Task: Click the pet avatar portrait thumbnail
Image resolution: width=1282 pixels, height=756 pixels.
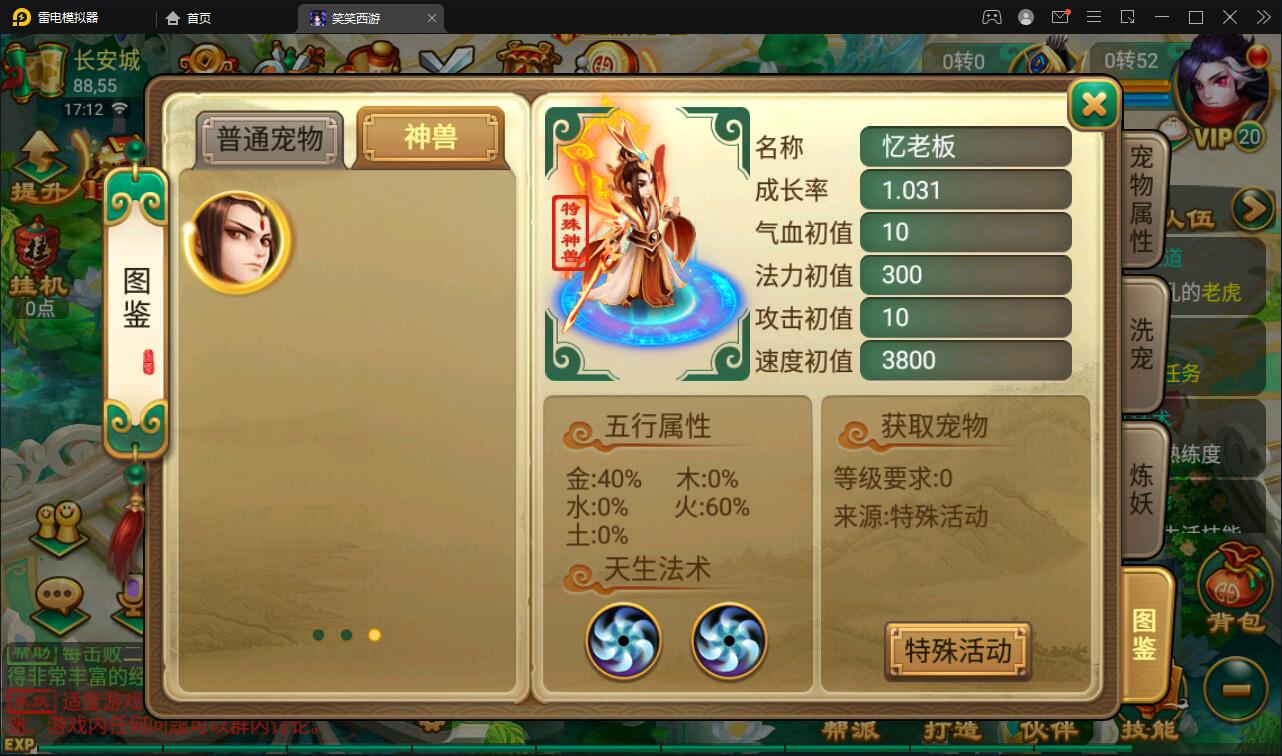Action: point(237,240)
